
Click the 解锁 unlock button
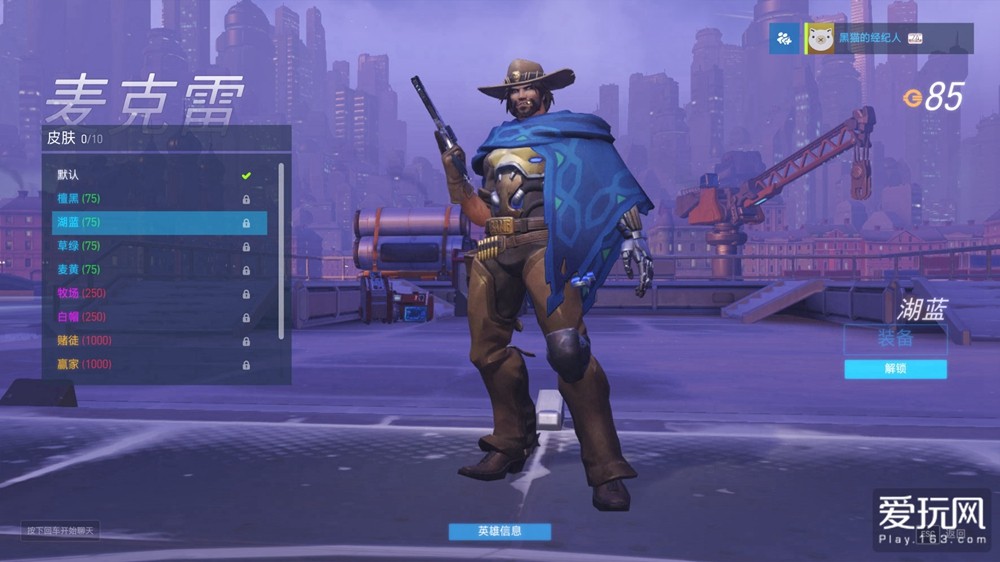[x=895, y=369]
